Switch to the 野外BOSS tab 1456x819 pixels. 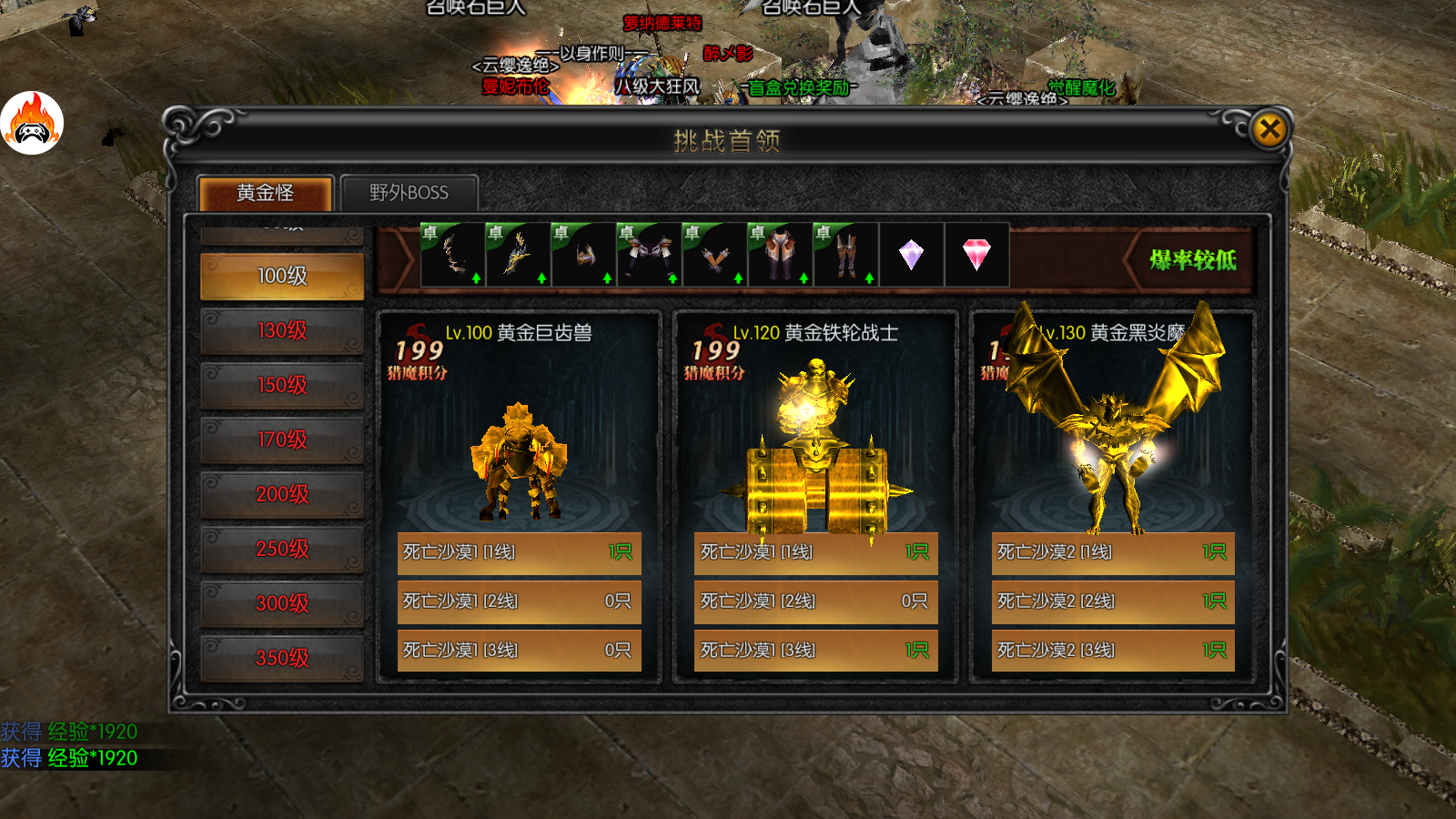coord(409,193)
